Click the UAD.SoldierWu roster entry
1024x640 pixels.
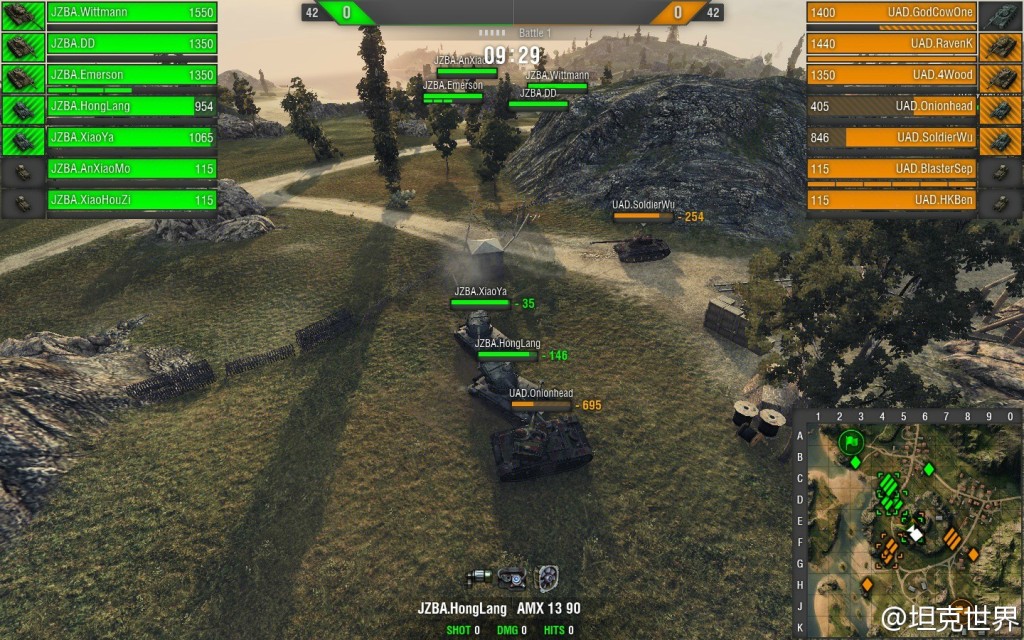coord(891,137)
